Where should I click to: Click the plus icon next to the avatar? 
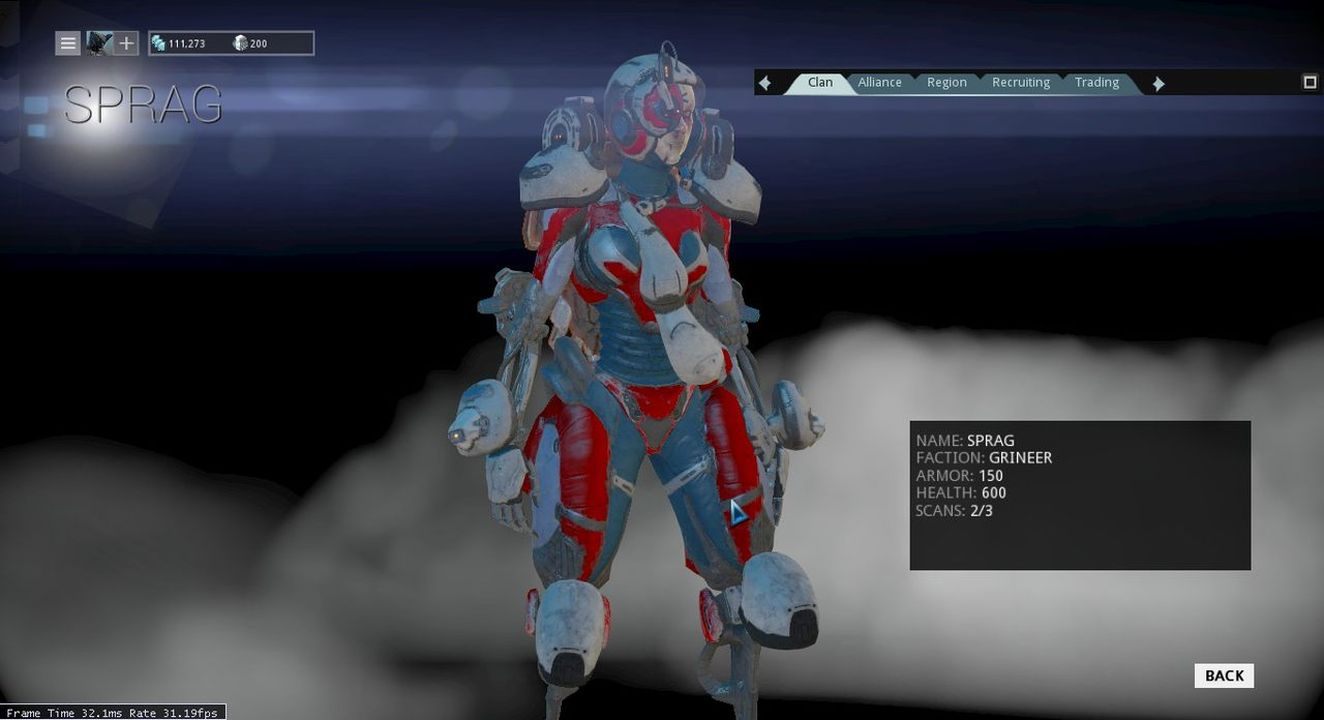(124, 43)
